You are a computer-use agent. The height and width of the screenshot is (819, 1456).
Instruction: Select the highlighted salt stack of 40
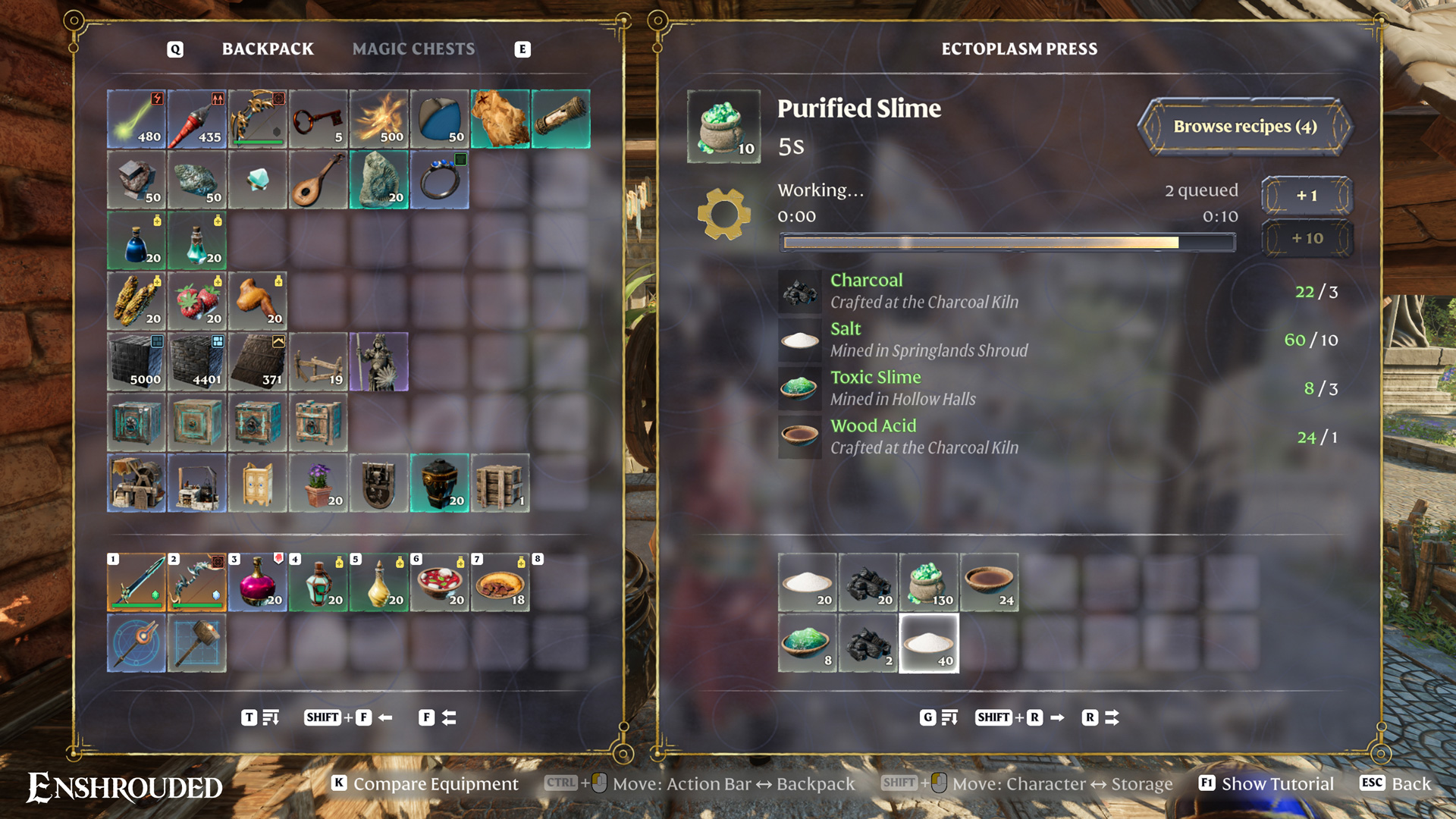pos(929,643)
